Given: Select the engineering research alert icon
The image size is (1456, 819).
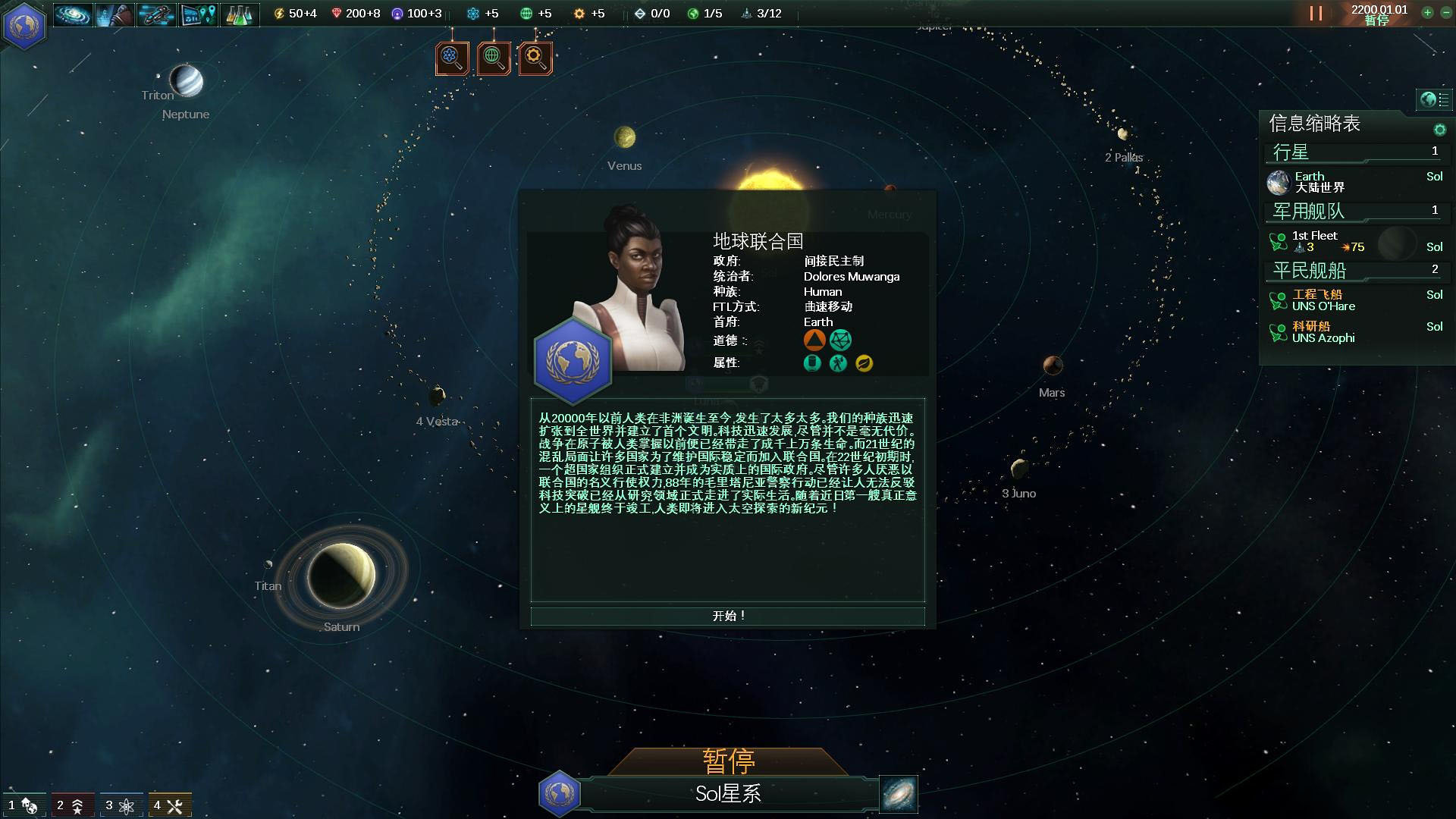Looking at the screenshot, I should (535, 58).
